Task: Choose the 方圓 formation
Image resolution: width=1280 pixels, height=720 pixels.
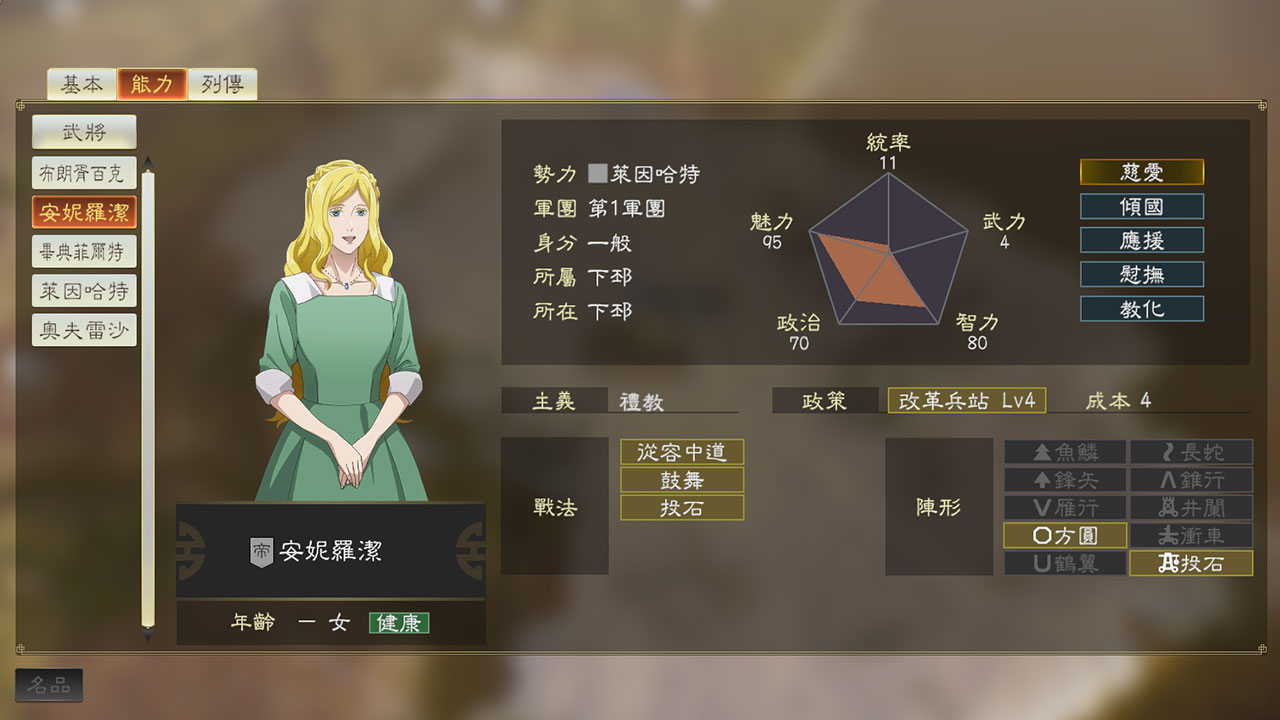Action: coord(1065,536)
